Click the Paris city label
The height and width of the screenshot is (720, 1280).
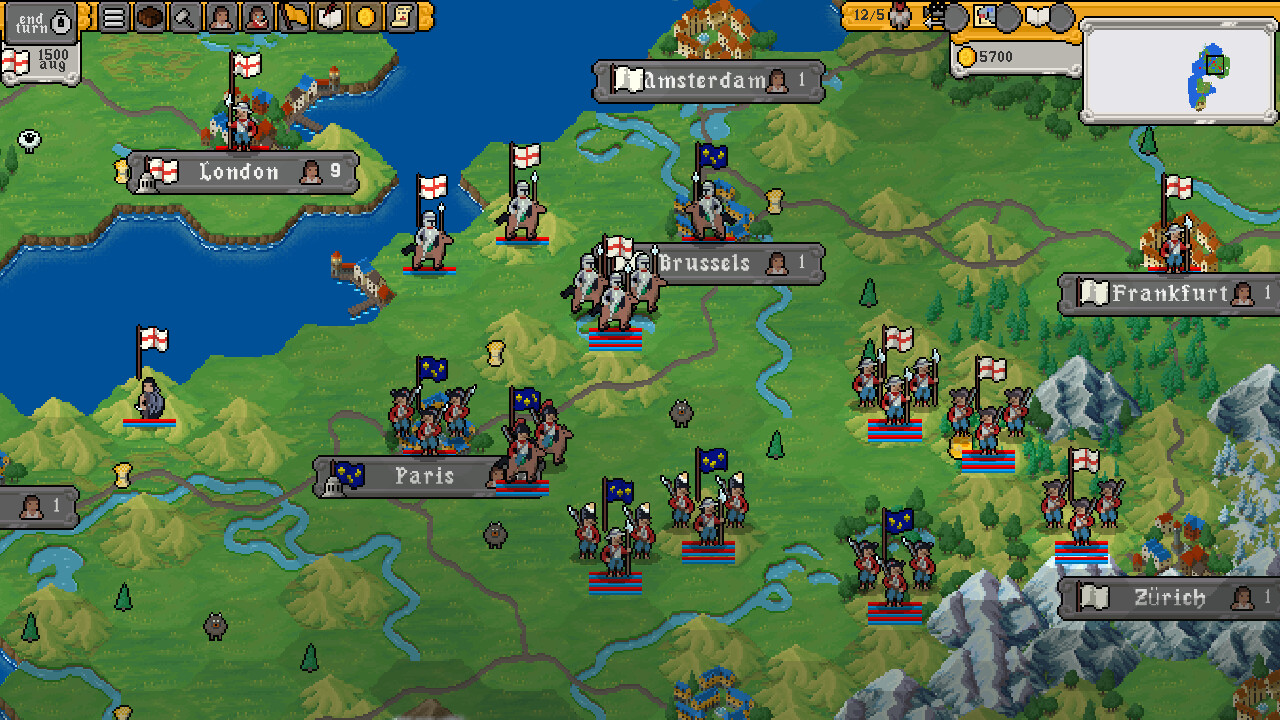pos(421,477)
